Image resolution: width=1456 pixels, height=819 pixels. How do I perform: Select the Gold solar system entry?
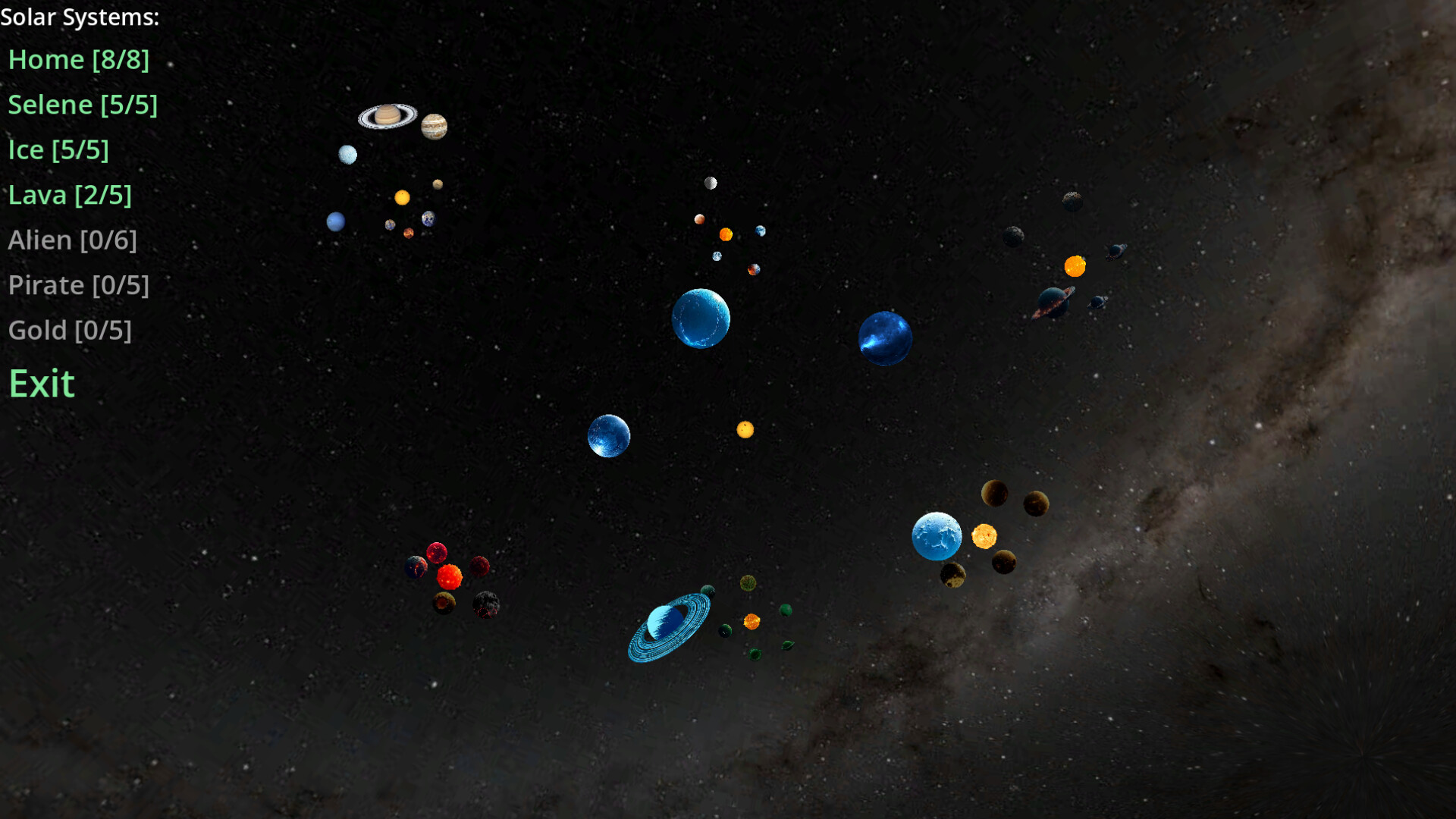70,330
